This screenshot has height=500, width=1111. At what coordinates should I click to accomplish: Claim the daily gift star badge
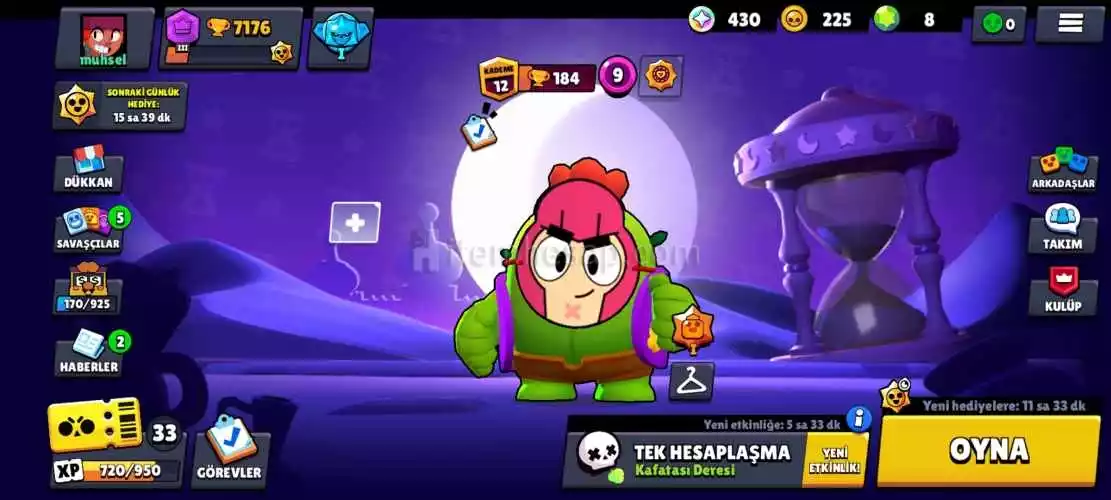78,105
